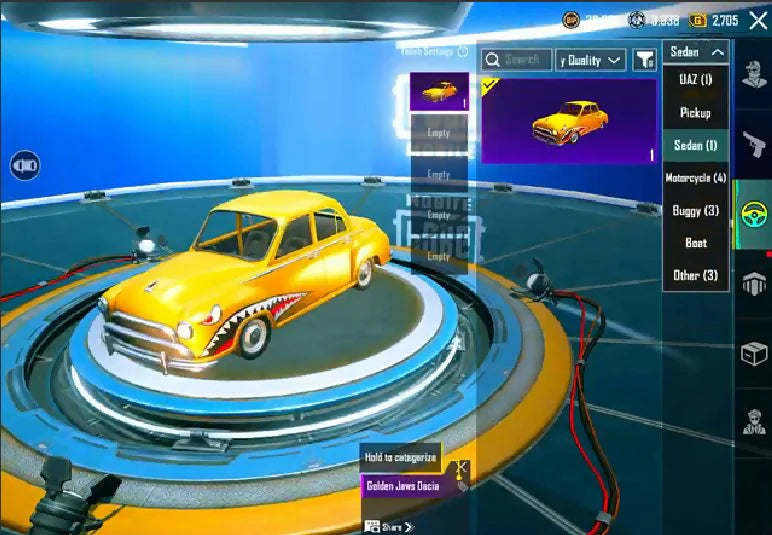Open the steering wheel vehicle tab
The width and height of the screenshot is (772, 535).
coord(753,214)
